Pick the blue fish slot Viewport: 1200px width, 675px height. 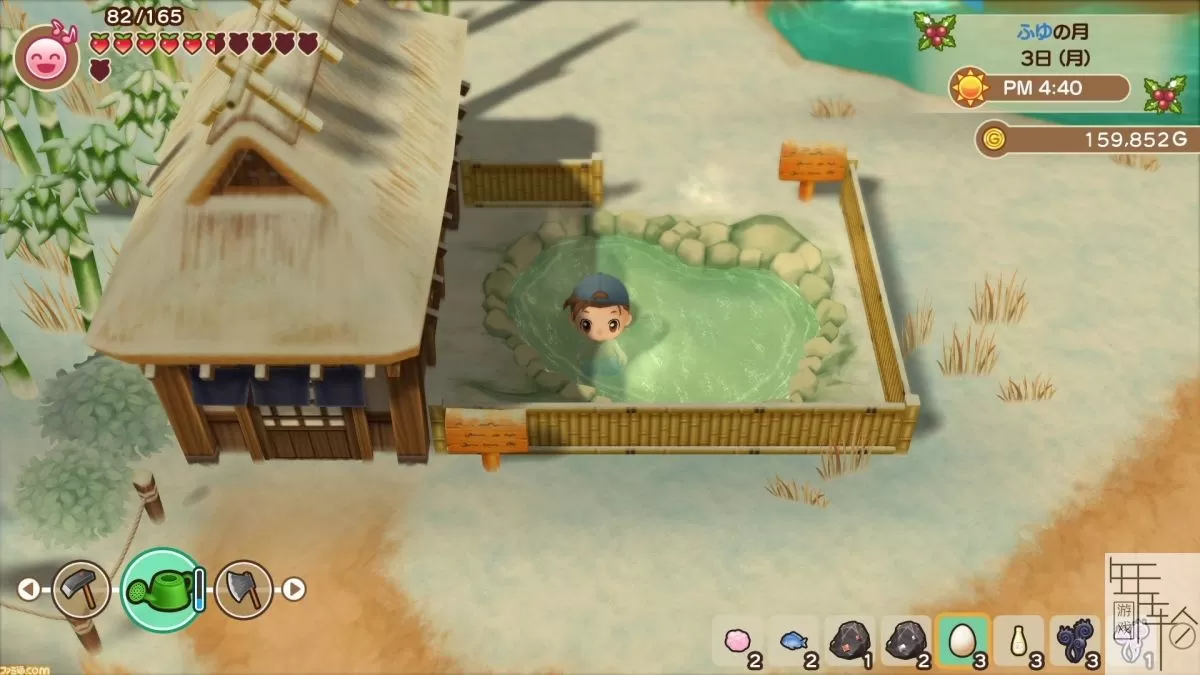coord(794,640)
